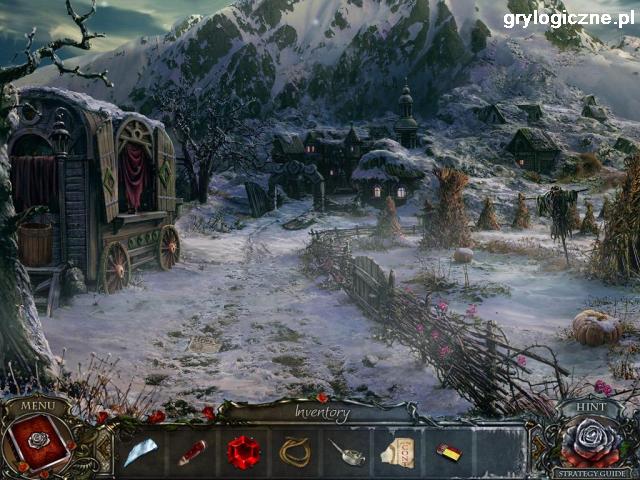640x480 pixels.
Task: Select the red ruby gem slot
Action: [x=243, y=451]
